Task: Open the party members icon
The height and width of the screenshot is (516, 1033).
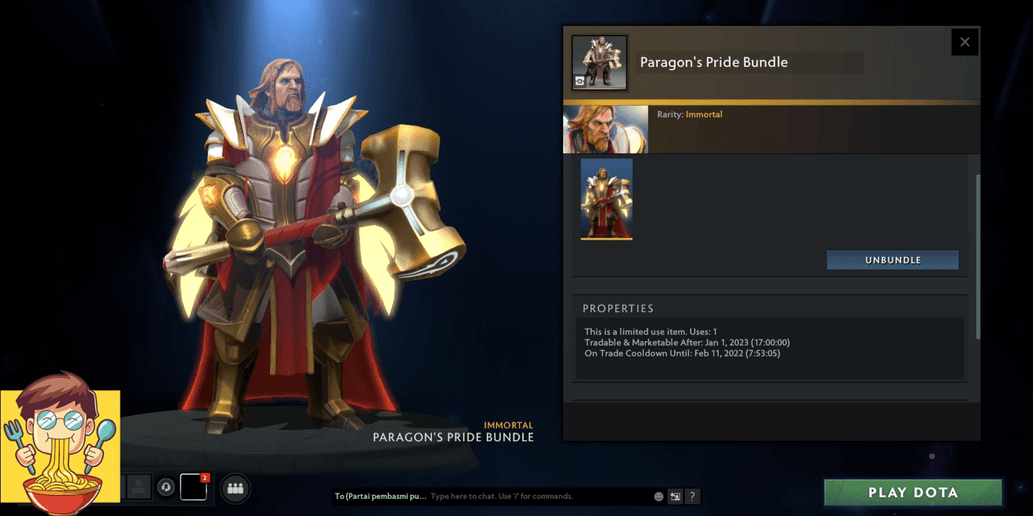Action: tap(235, 488)
